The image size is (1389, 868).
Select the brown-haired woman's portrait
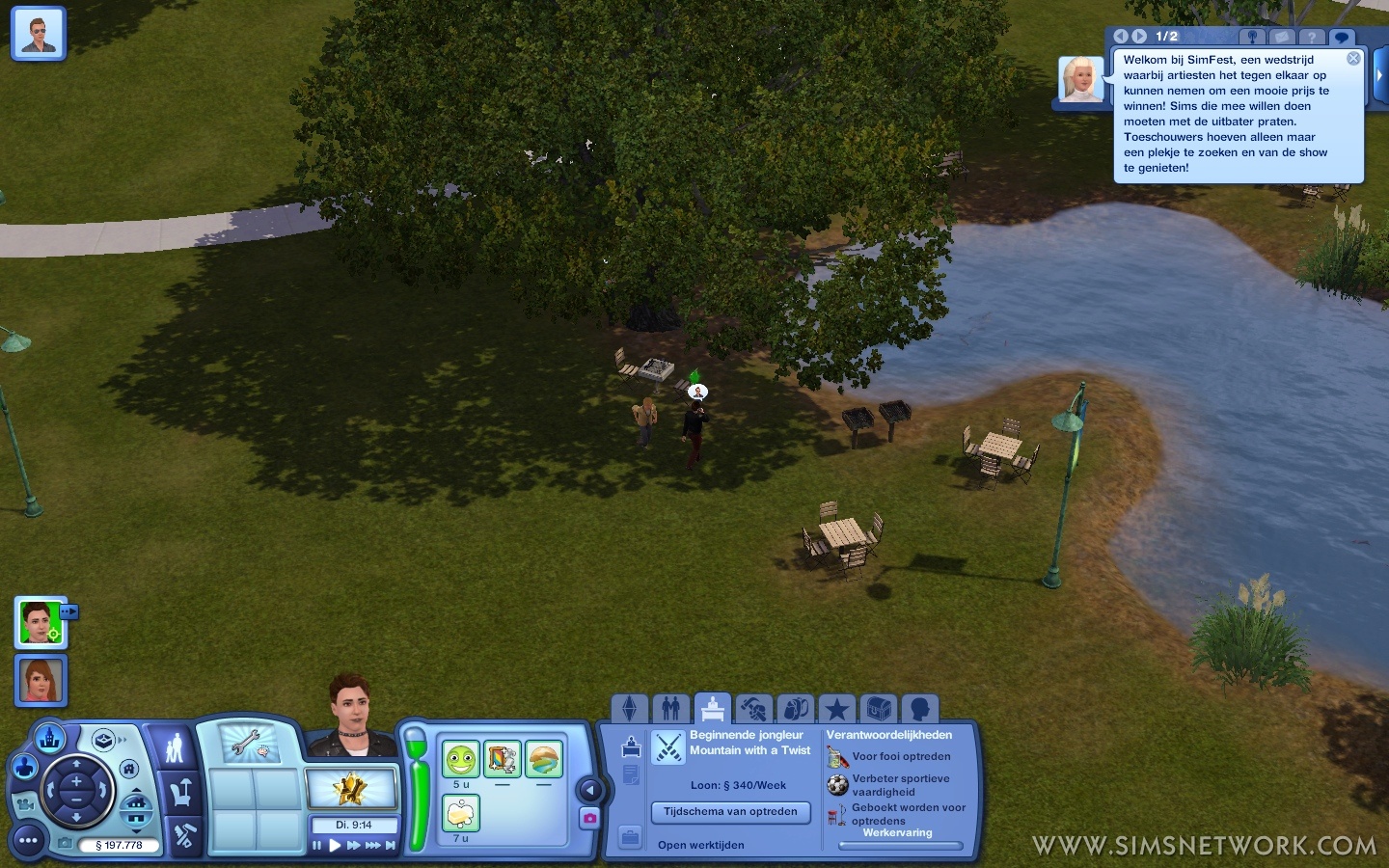click(x=41, y=681)
